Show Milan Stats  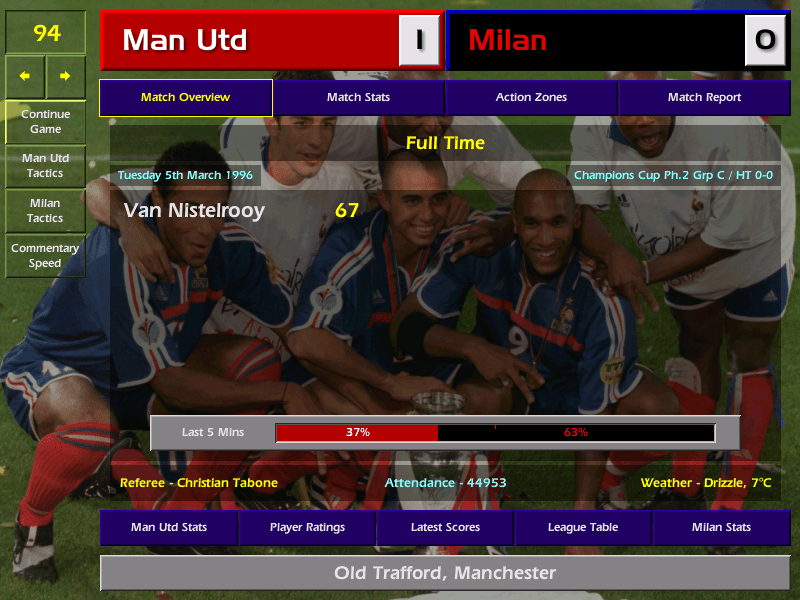721,527
